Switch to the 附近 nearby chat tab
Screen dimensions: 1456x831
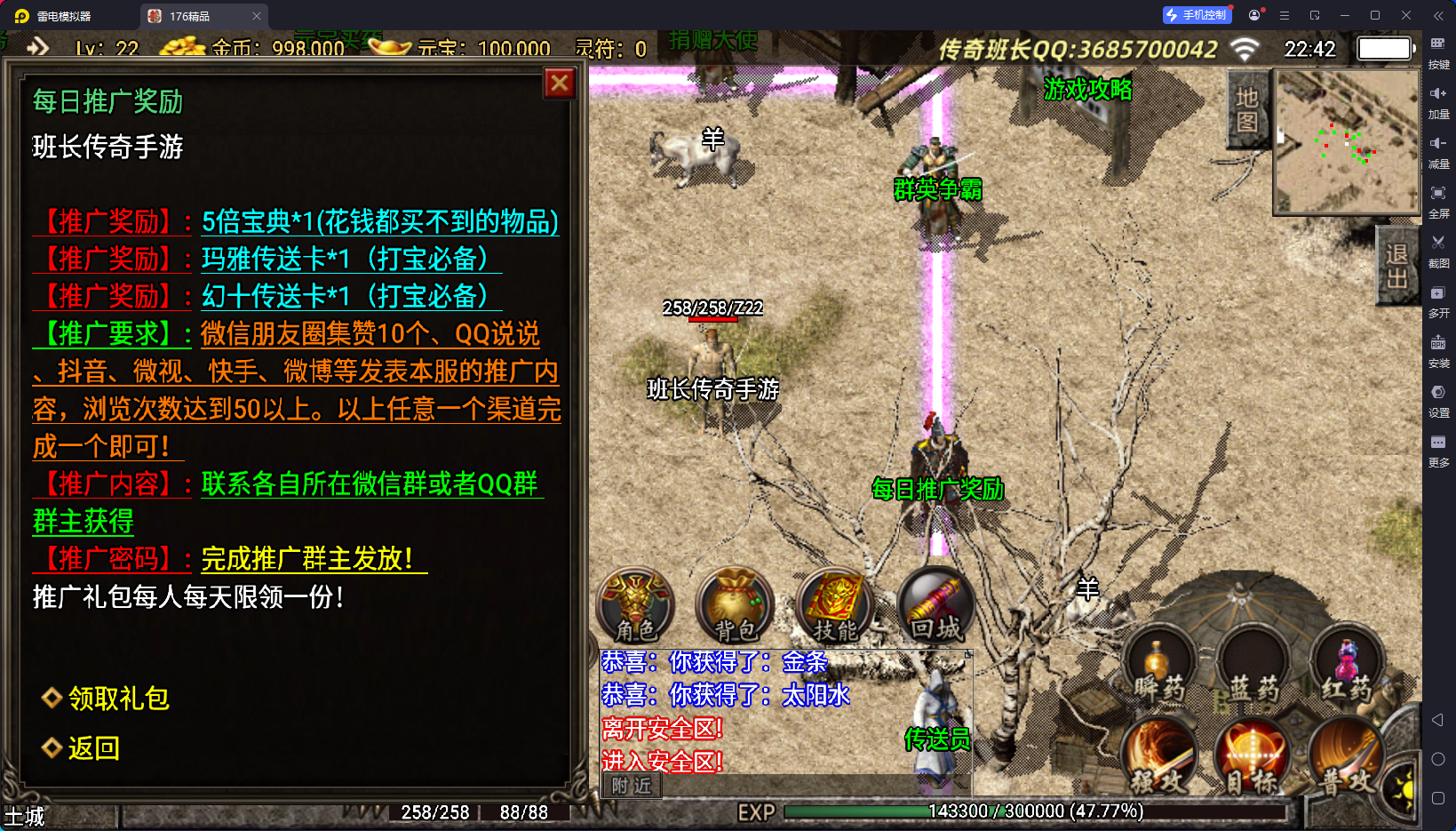(x=632, y=786)
